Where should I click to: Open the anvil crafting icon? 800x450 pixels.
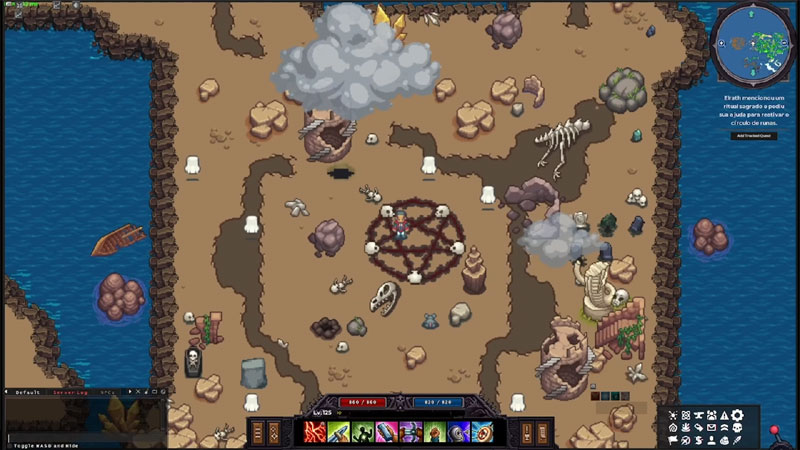[699, 415]
